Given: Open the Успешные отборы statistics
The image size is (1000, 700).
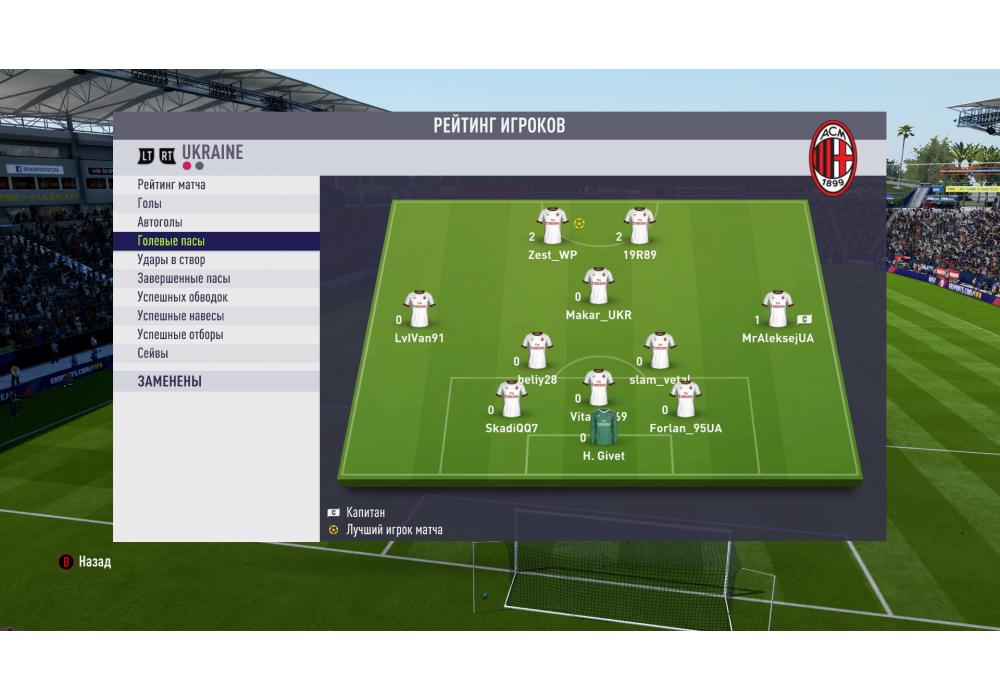Looking at the screenshot, I should click(x=181, y=335).
